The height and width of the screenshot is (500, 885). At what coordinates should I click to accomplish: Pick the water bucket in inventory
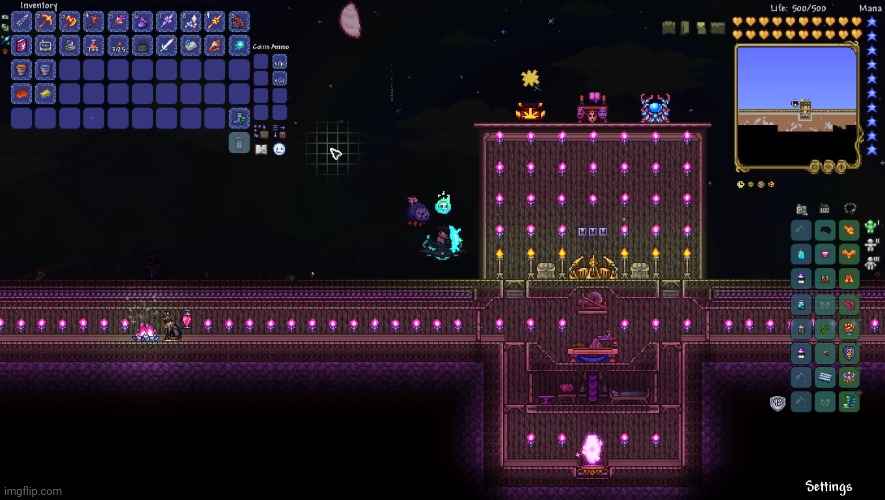(x=45, y=70)
